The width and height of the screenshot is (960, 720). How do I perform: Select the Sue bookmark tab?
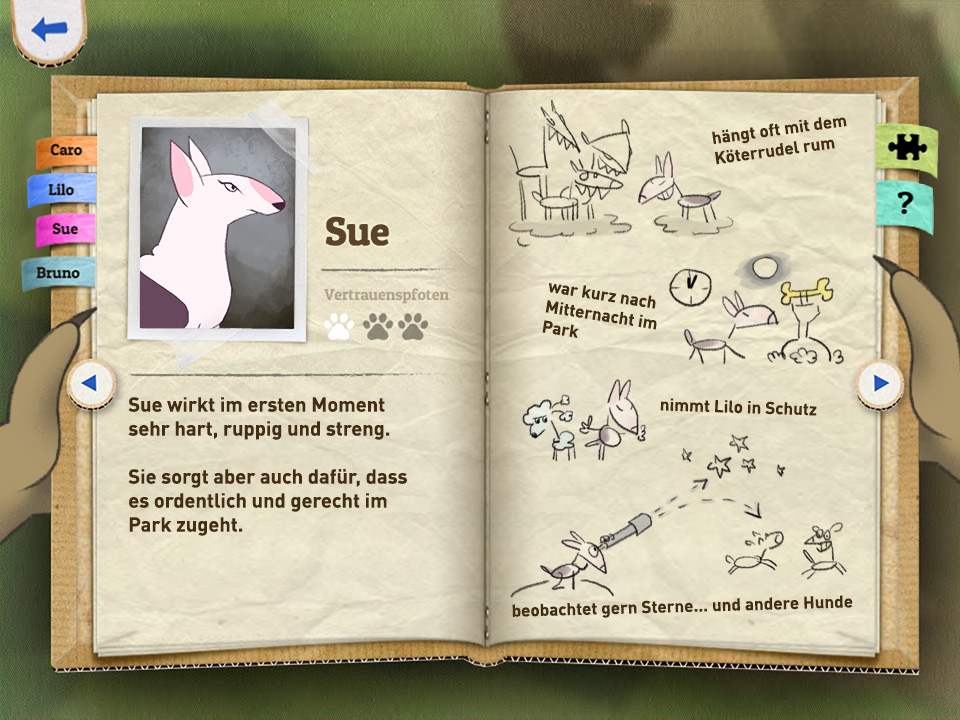[65, 229]
